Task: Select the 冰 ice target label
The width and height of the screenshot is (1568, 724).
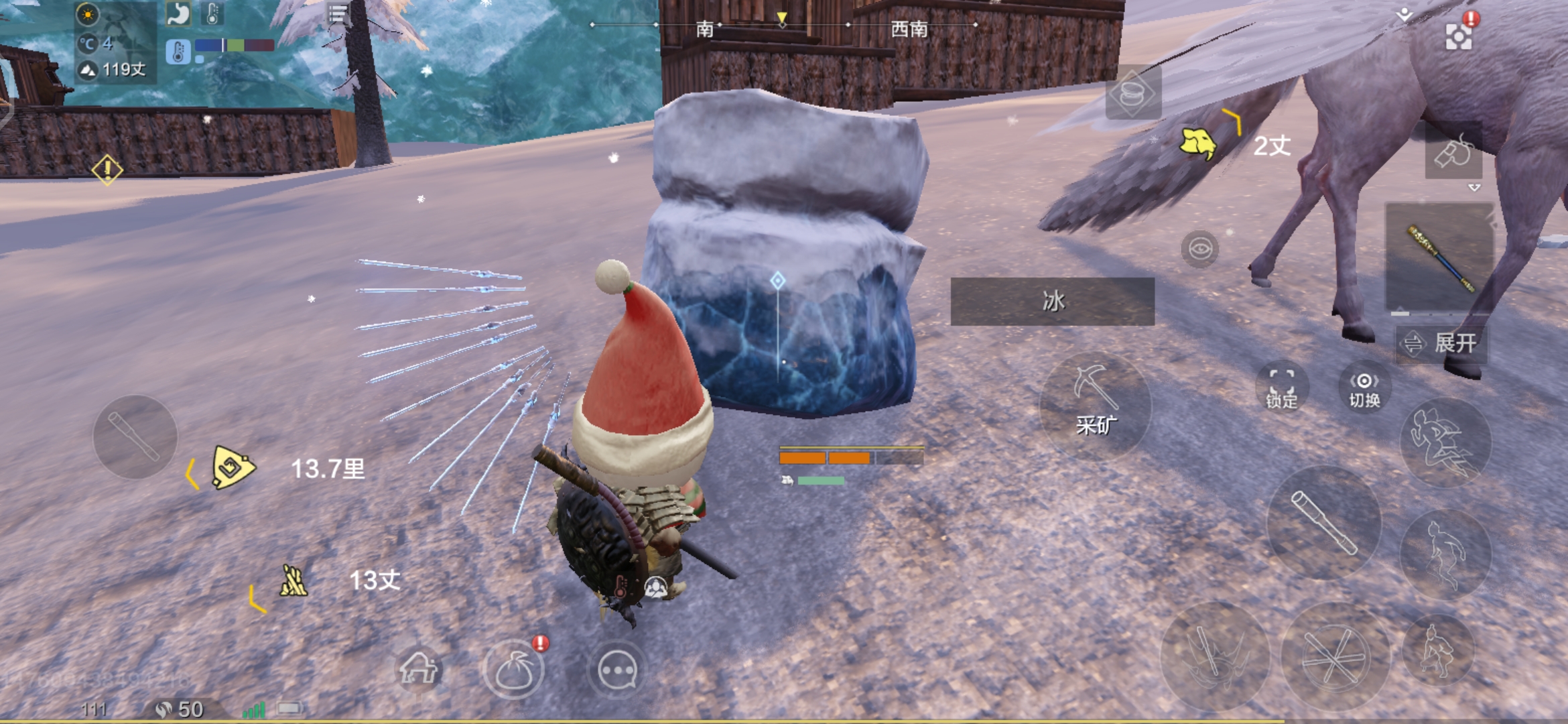Action: click(1052, 302)
